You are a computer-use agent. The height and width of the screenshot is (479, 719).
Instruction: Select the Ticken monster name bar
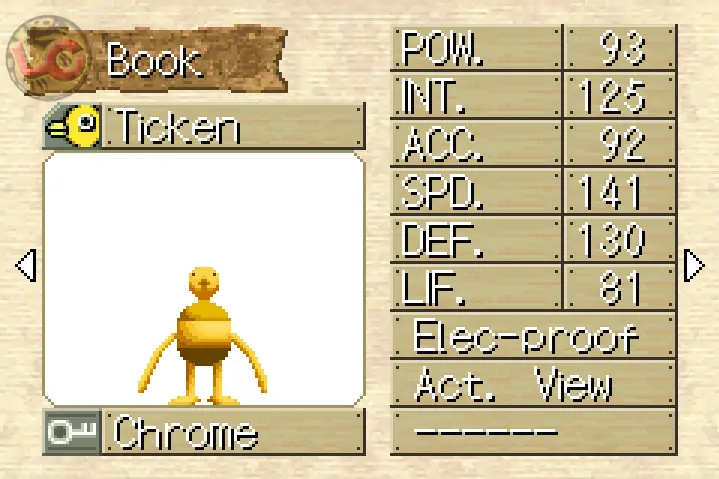point(234,128)
